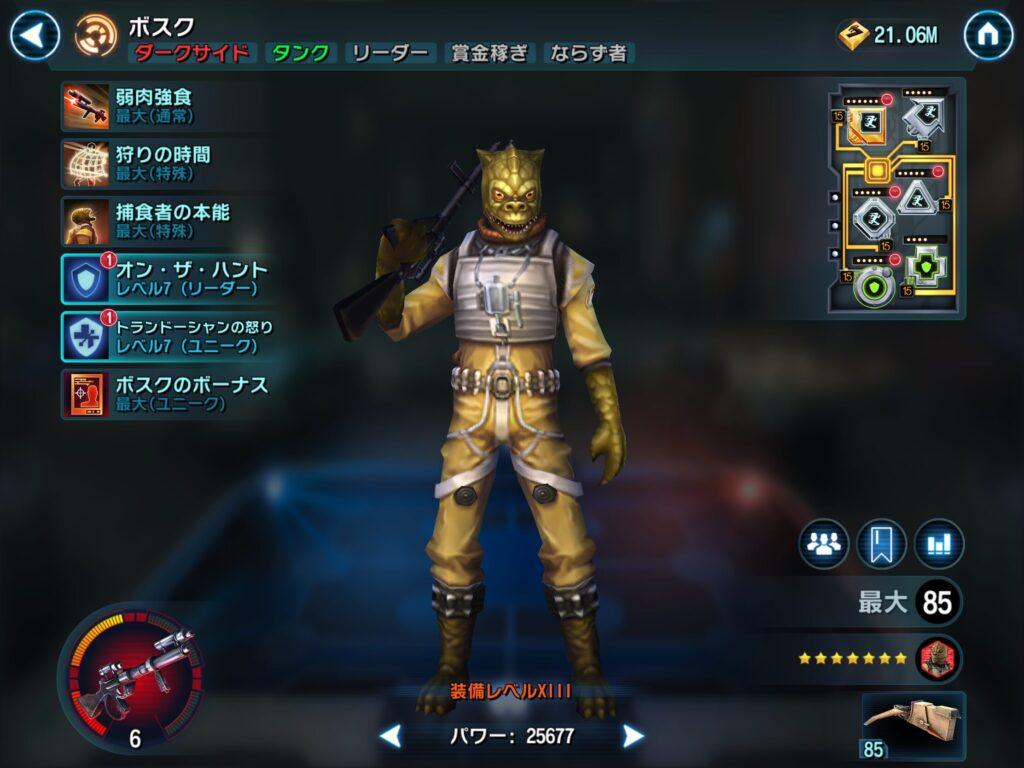Image resolution: width=1024 pixels, height=768 pixels.
Task: Click the bookmark ribbon icon
Action: pyautogui.click(x=881, y=544)
